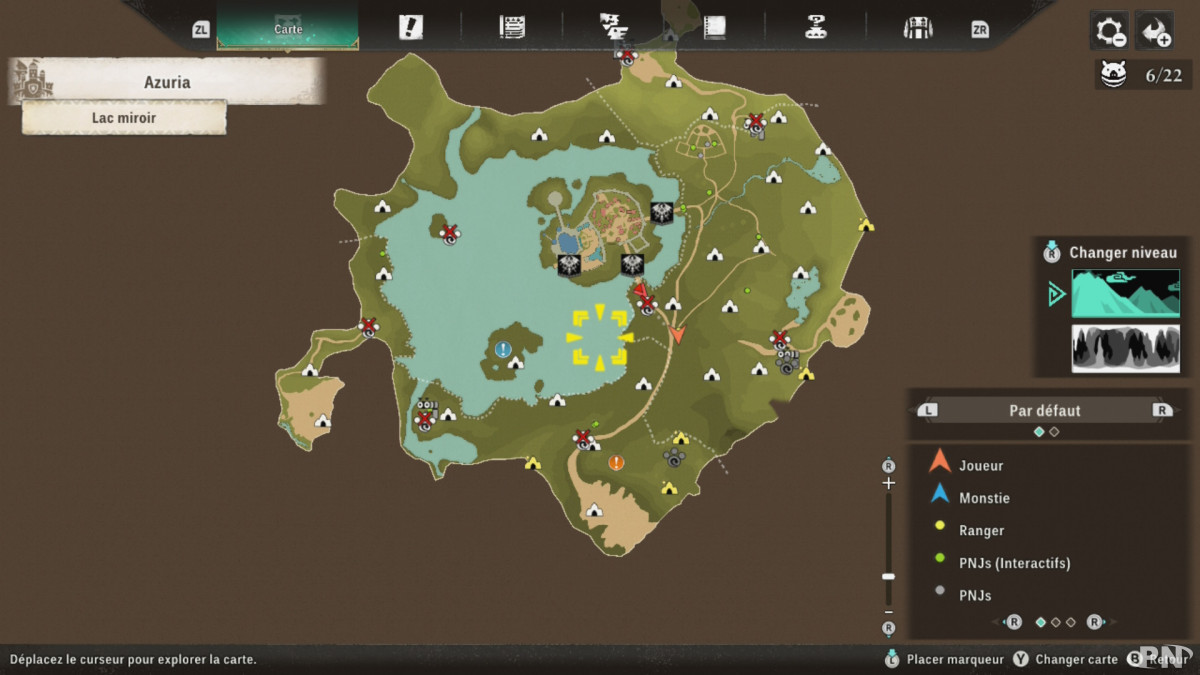Choose the surface mountain level thumbnail
The height and width of the screenshot is (675, 1200).
[1125, 294]
